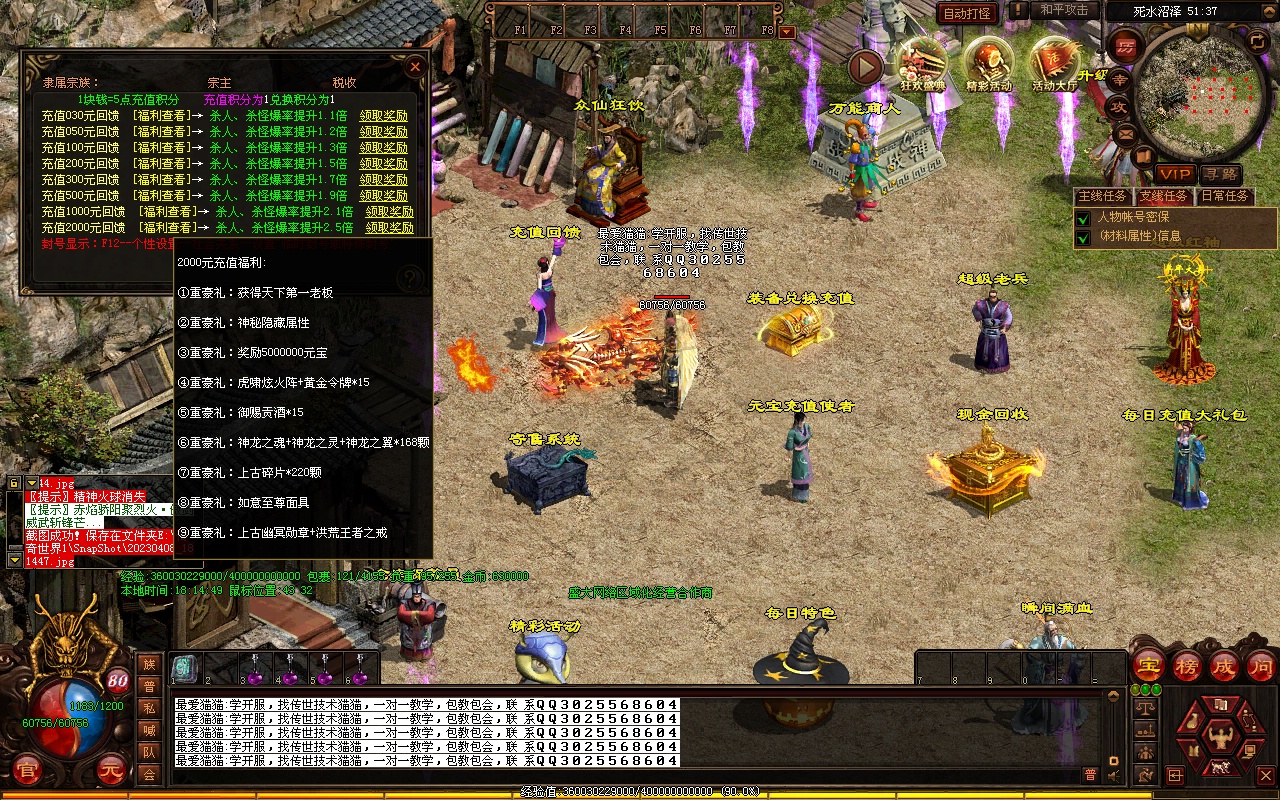Claim the 030元 recharge reward link

[x=384, y=116]
